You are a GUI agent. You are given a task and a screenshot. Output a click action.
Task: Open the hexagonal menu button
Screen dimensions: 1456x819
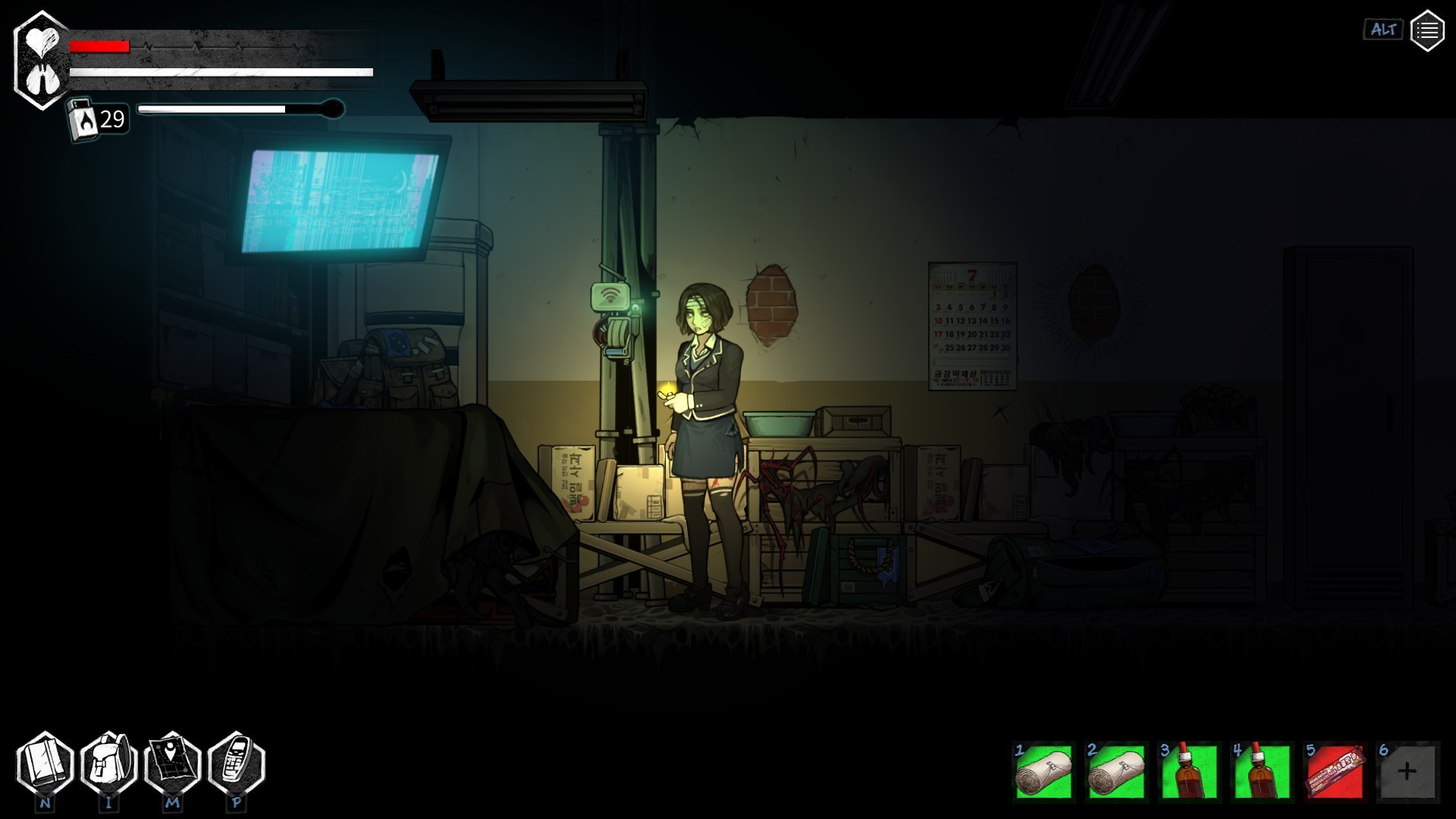[x=1426, y=31]
